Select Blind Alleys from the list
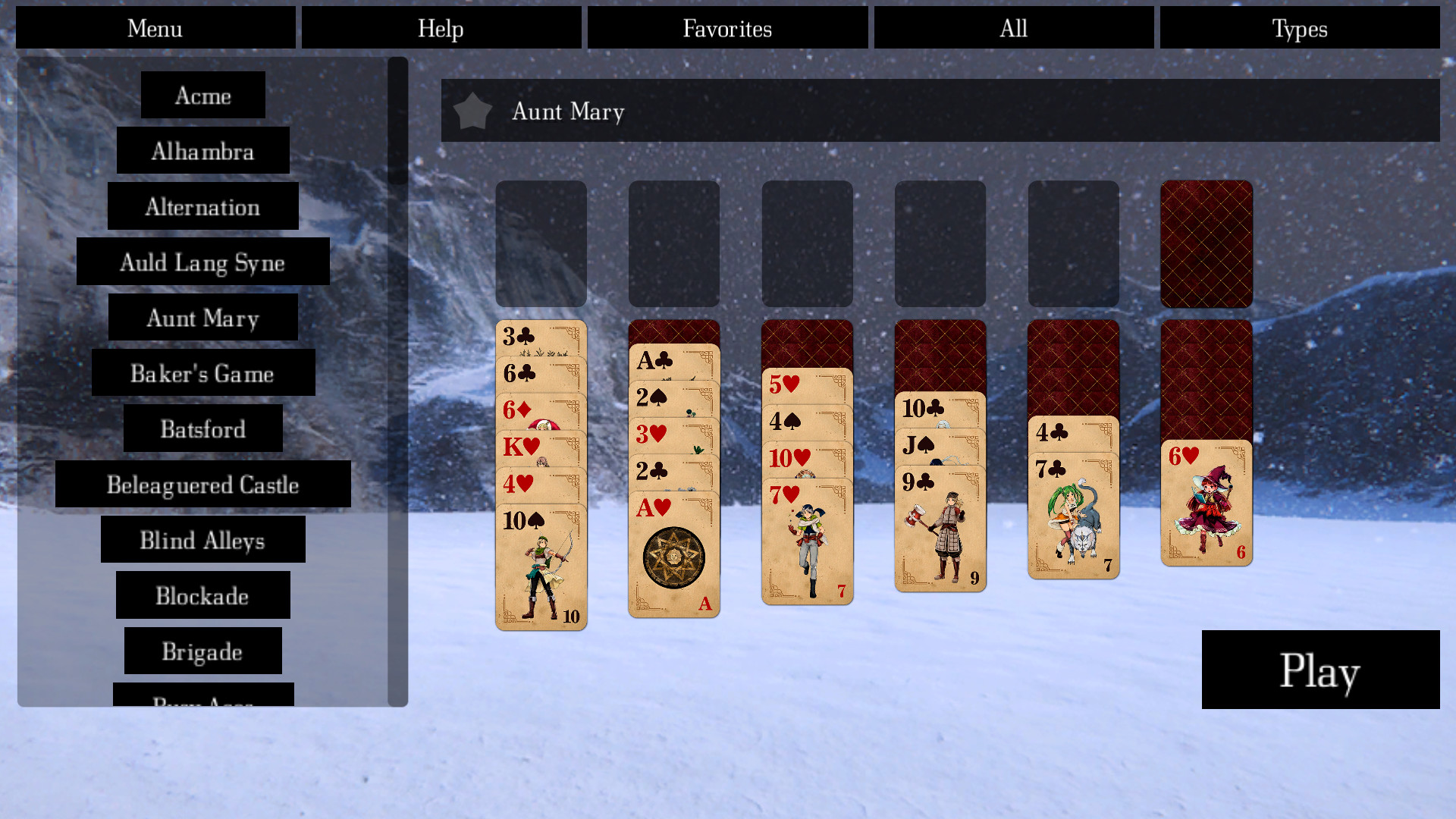 (x=202, y=541)
